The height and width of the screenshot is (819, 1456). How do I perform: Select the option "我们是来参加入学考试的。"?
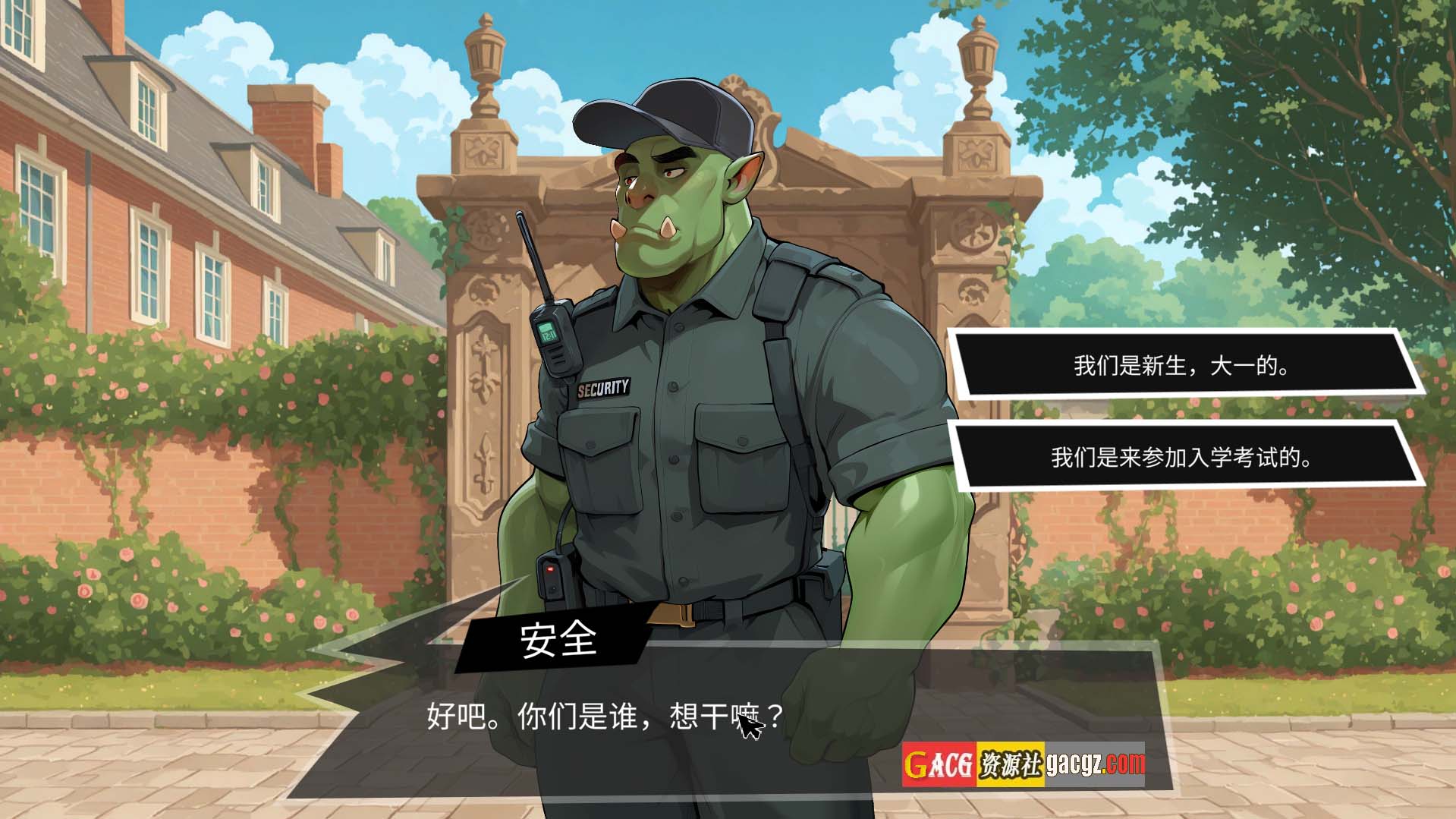[x=1181, y=457]
